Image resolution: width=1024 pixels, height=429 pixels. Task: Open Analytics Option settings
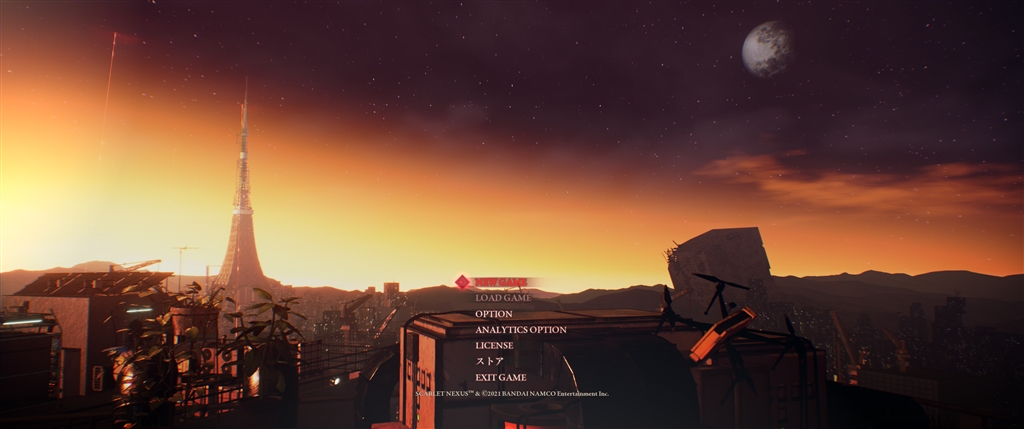tap(520, 330)
